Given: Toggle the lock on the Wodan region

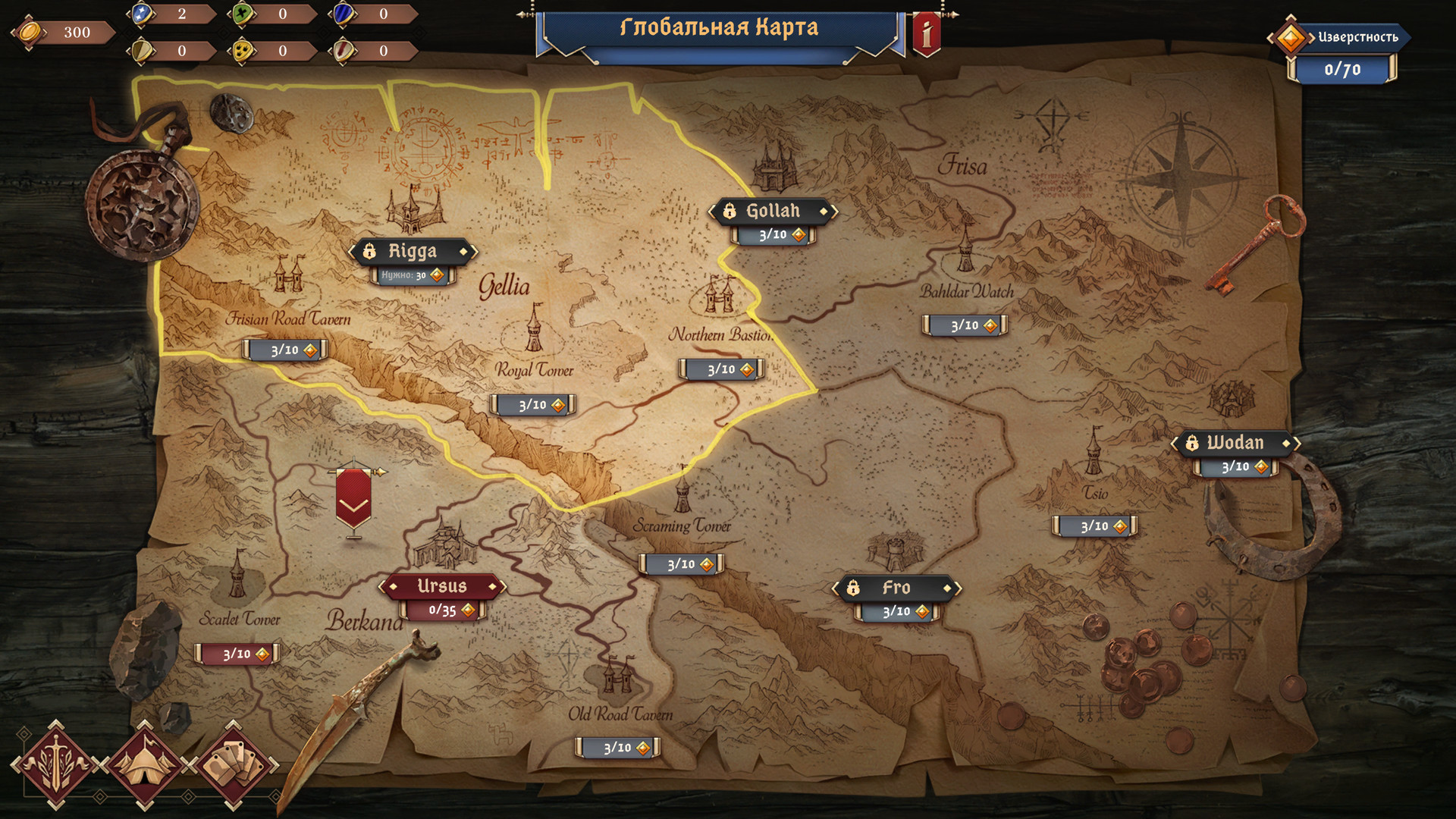Looking at the screenshot, I should point(1191,445).
